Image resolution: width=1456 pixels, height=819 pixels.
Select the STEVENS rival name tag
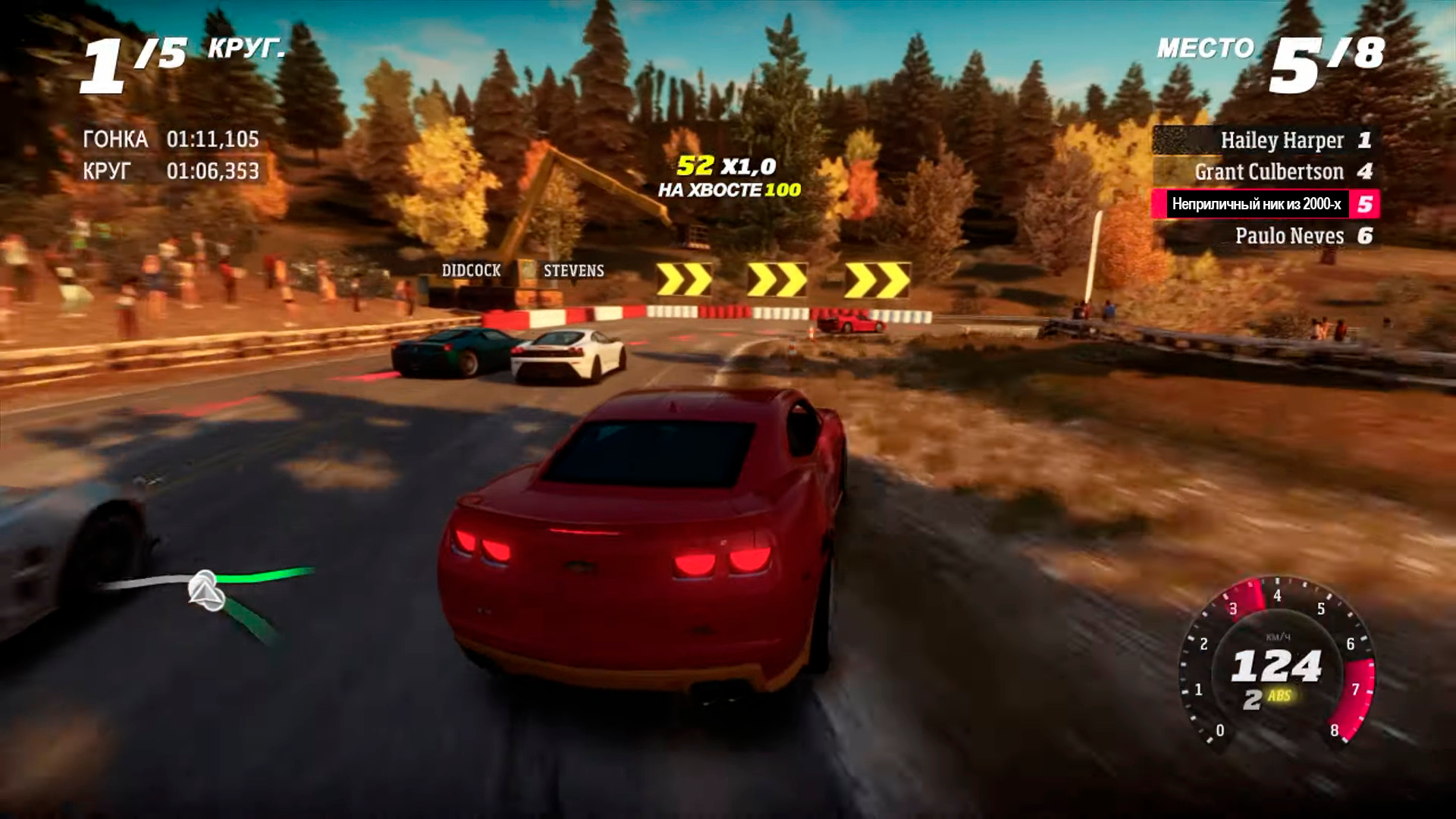point(573,271)
